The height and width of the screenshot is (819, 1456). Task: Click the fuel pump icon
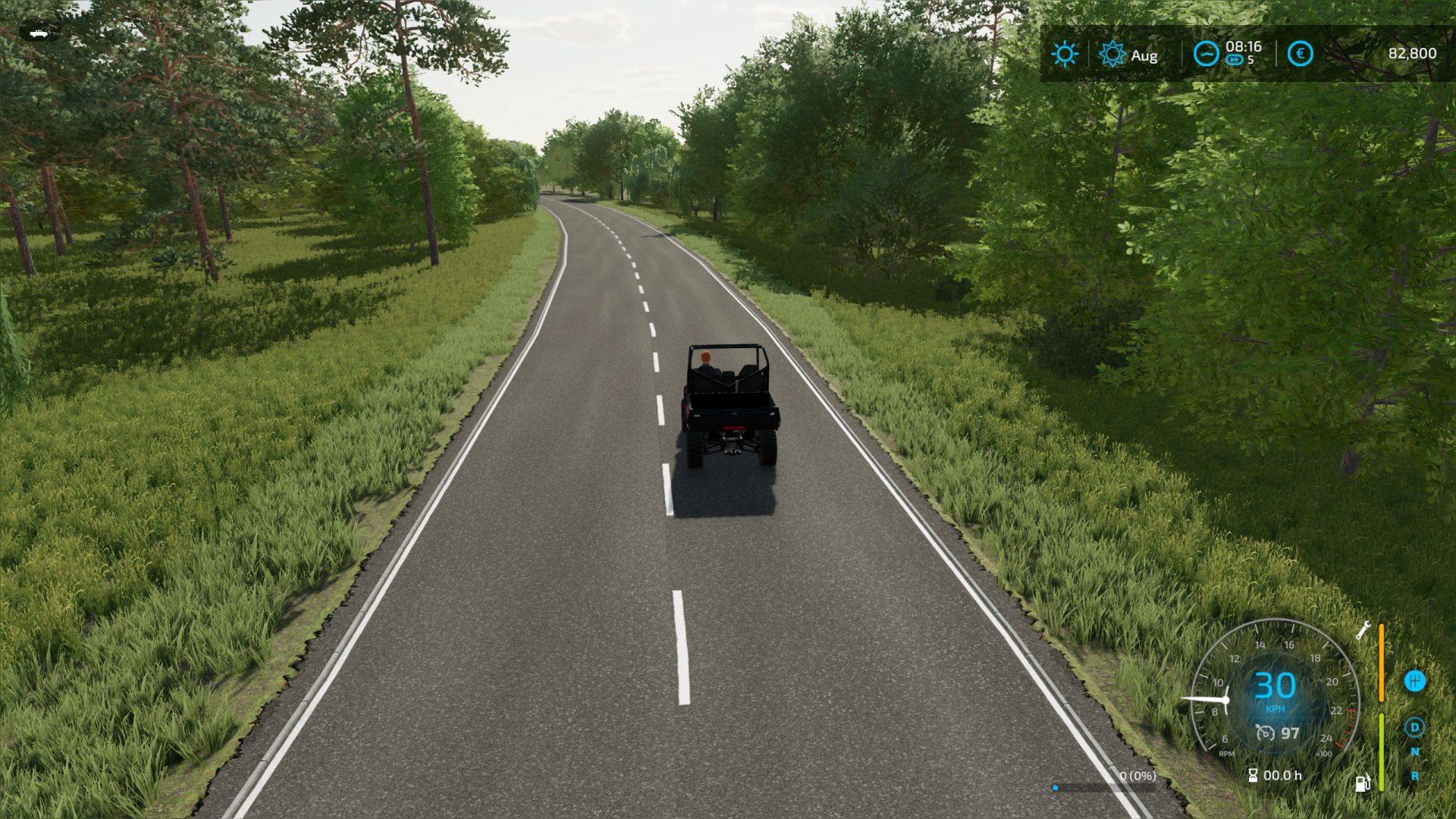(1363, 783)
